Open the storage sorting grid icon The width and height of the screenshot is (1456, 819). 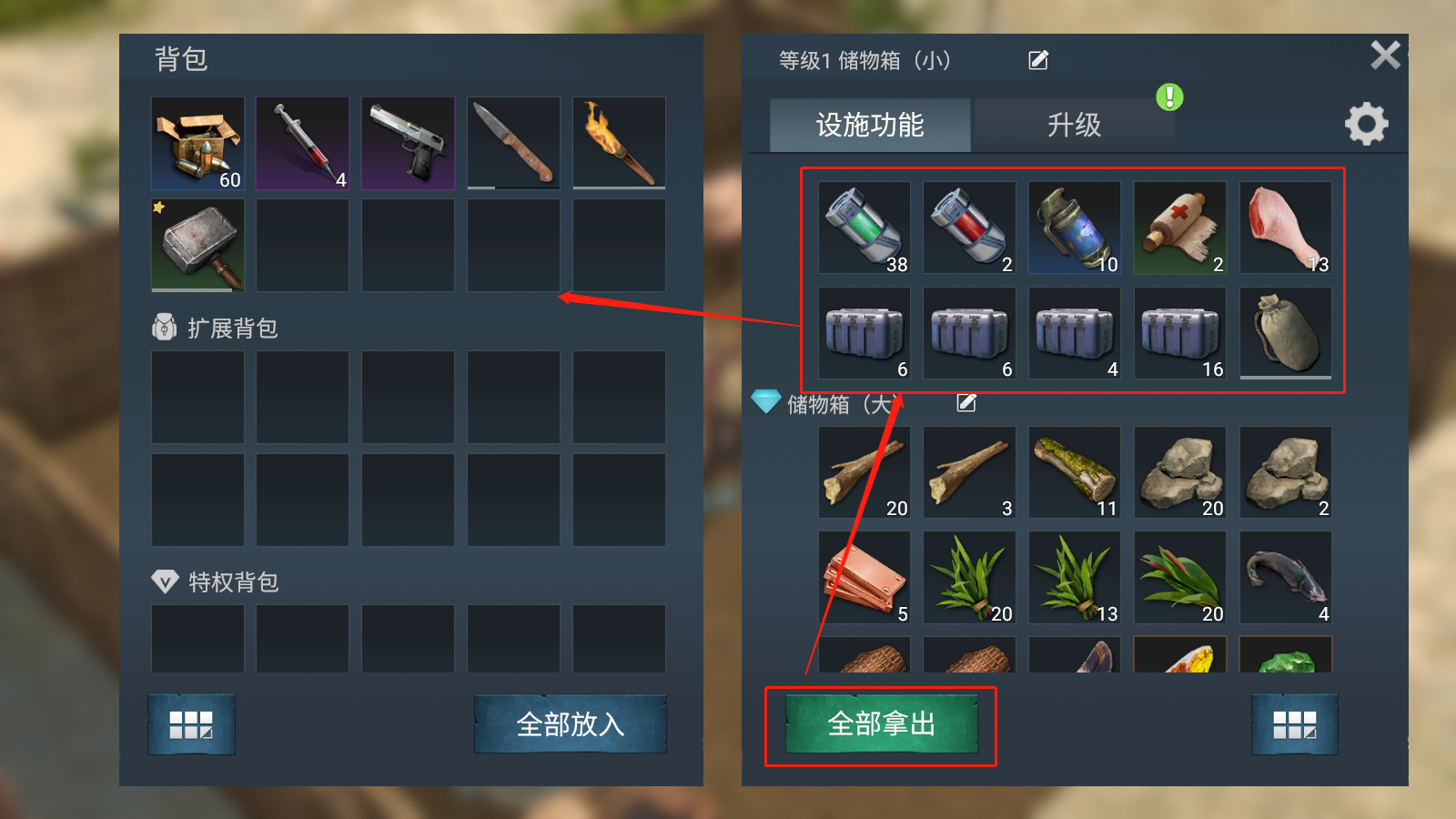[1294, 725]
